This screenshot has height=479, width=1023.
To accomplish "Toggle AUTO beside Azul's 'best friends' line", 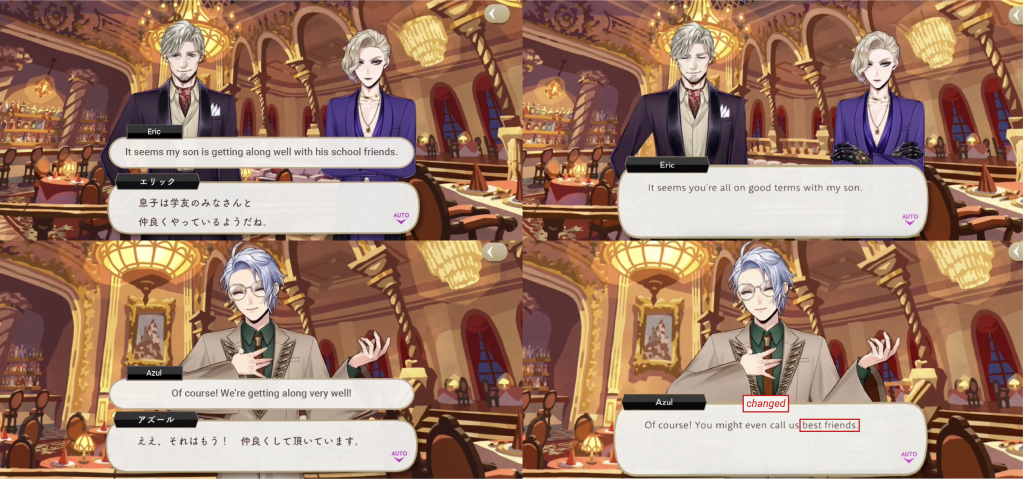I will coord(909,455).
